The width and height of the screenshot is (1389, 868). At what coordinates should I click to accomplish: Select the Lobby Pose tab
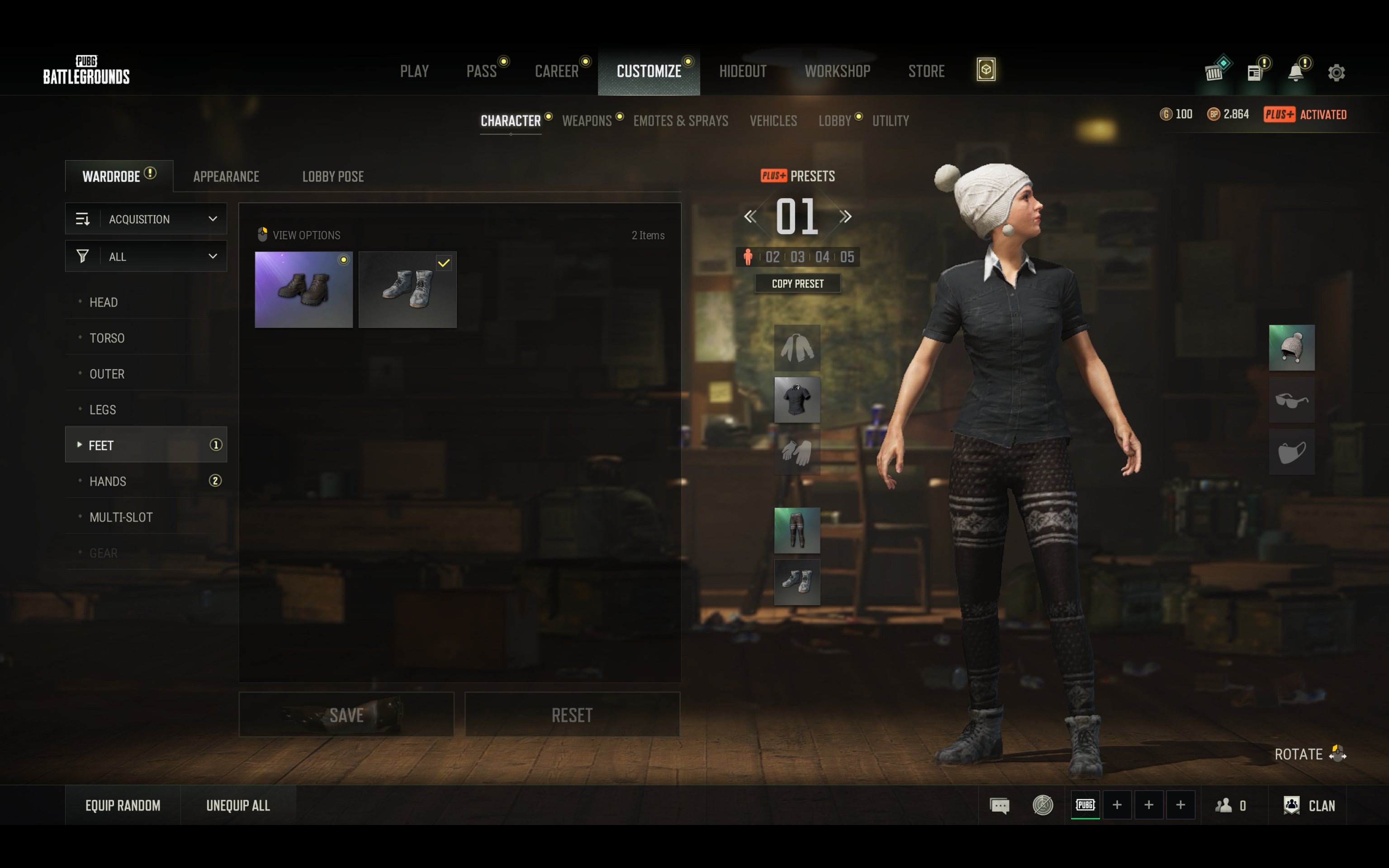coord(333,176)
